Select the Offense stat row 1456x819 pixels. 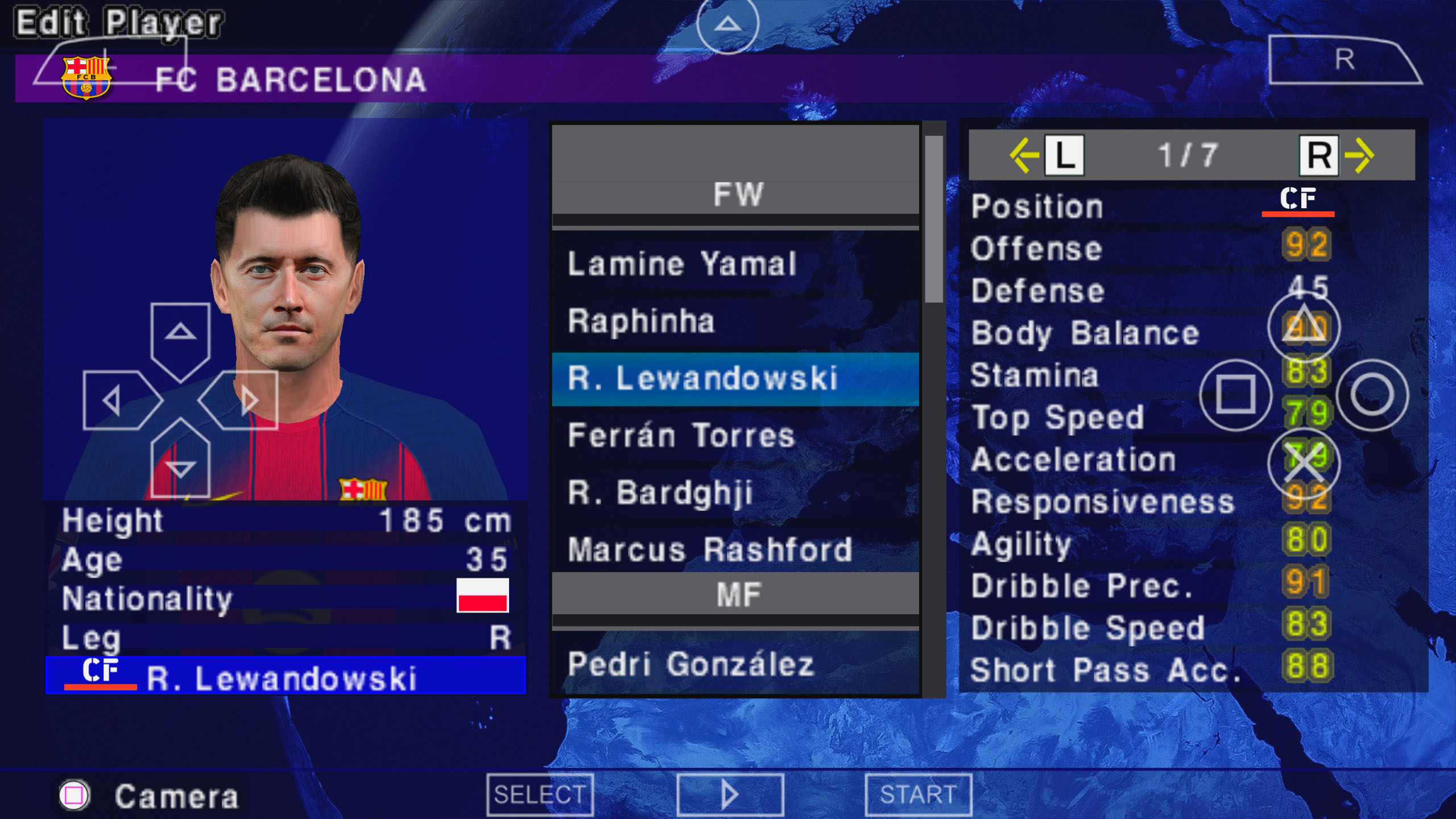pos(1192,248)
